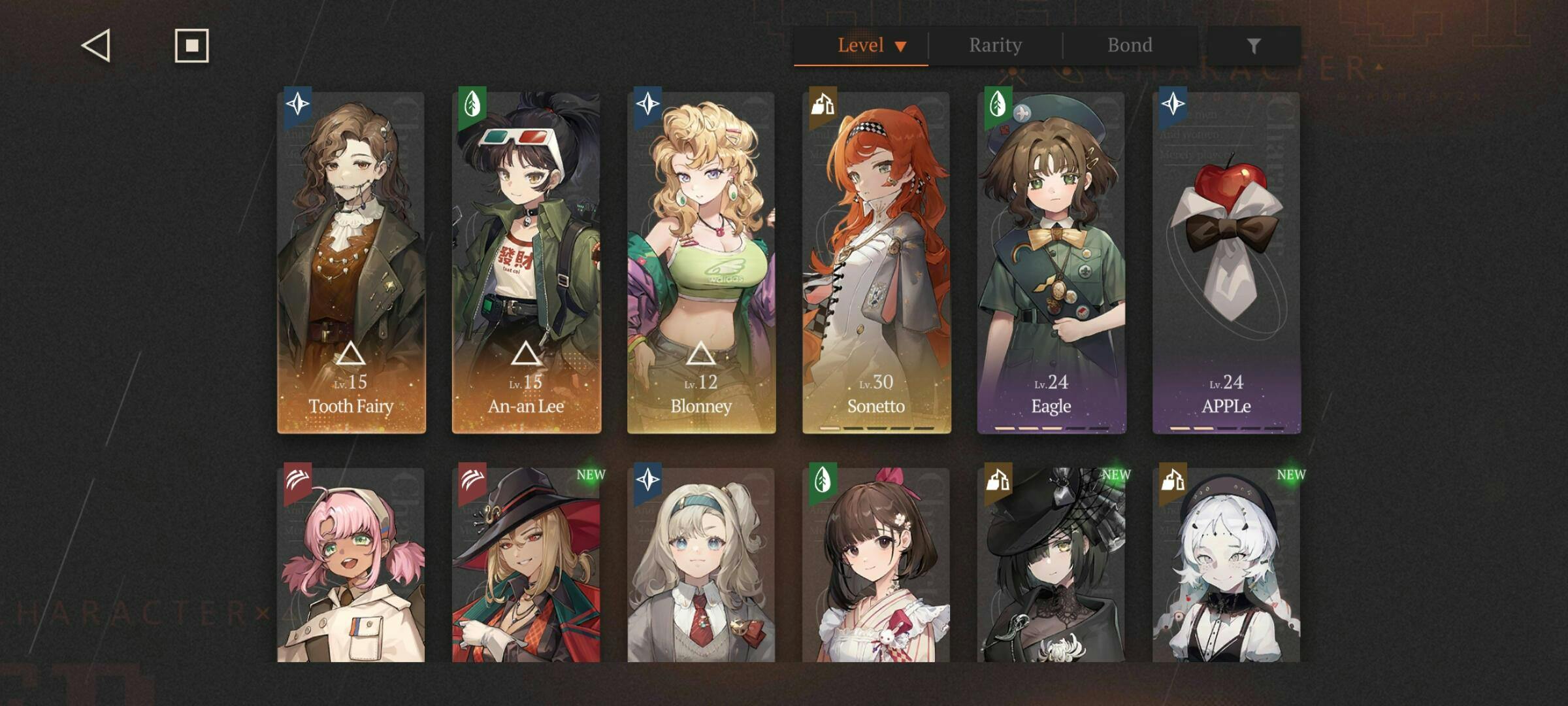View the Eagle character card
The height and width of the screenshot is (706, 1568).
pyautogui.click(x=1051, y=263)
